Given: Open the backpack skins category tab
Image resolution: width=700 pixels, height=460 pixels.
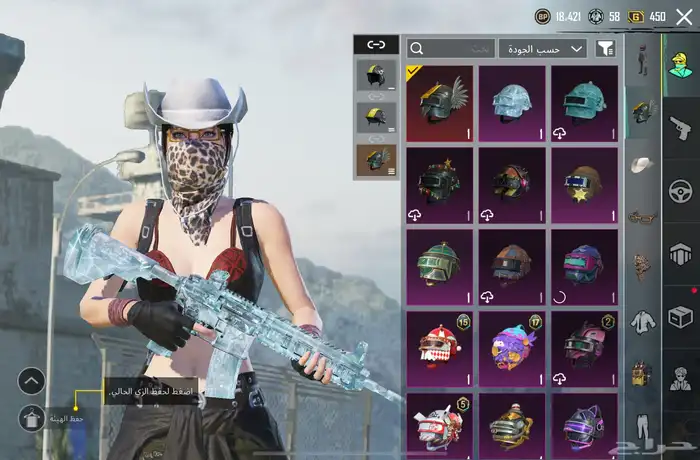Looking at the screenshot, I should click(x=642, y=373).
